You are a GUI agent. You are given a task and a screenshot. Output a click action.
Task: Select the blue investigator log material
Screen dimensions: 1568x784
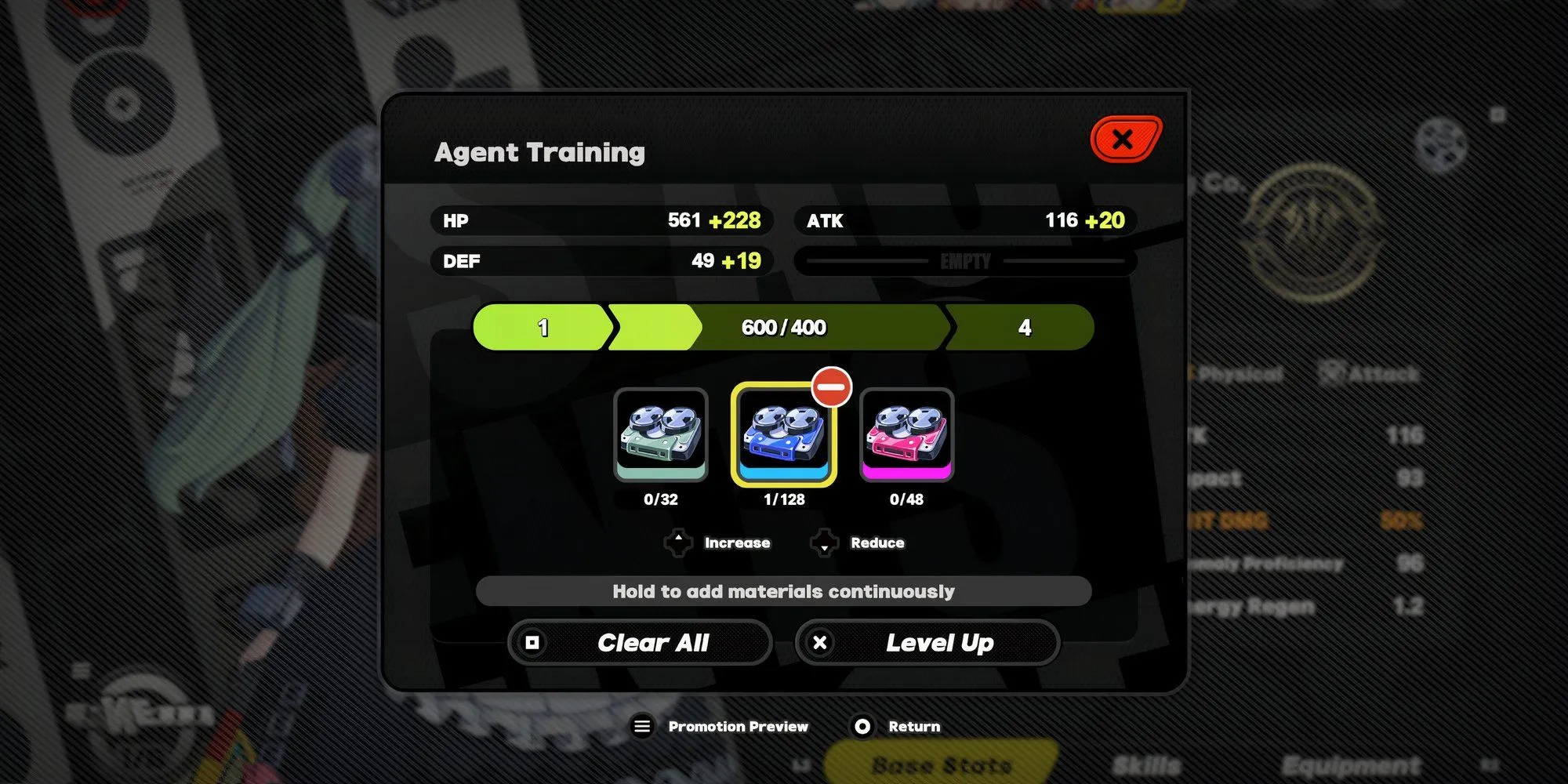click(x=783, y=437)
